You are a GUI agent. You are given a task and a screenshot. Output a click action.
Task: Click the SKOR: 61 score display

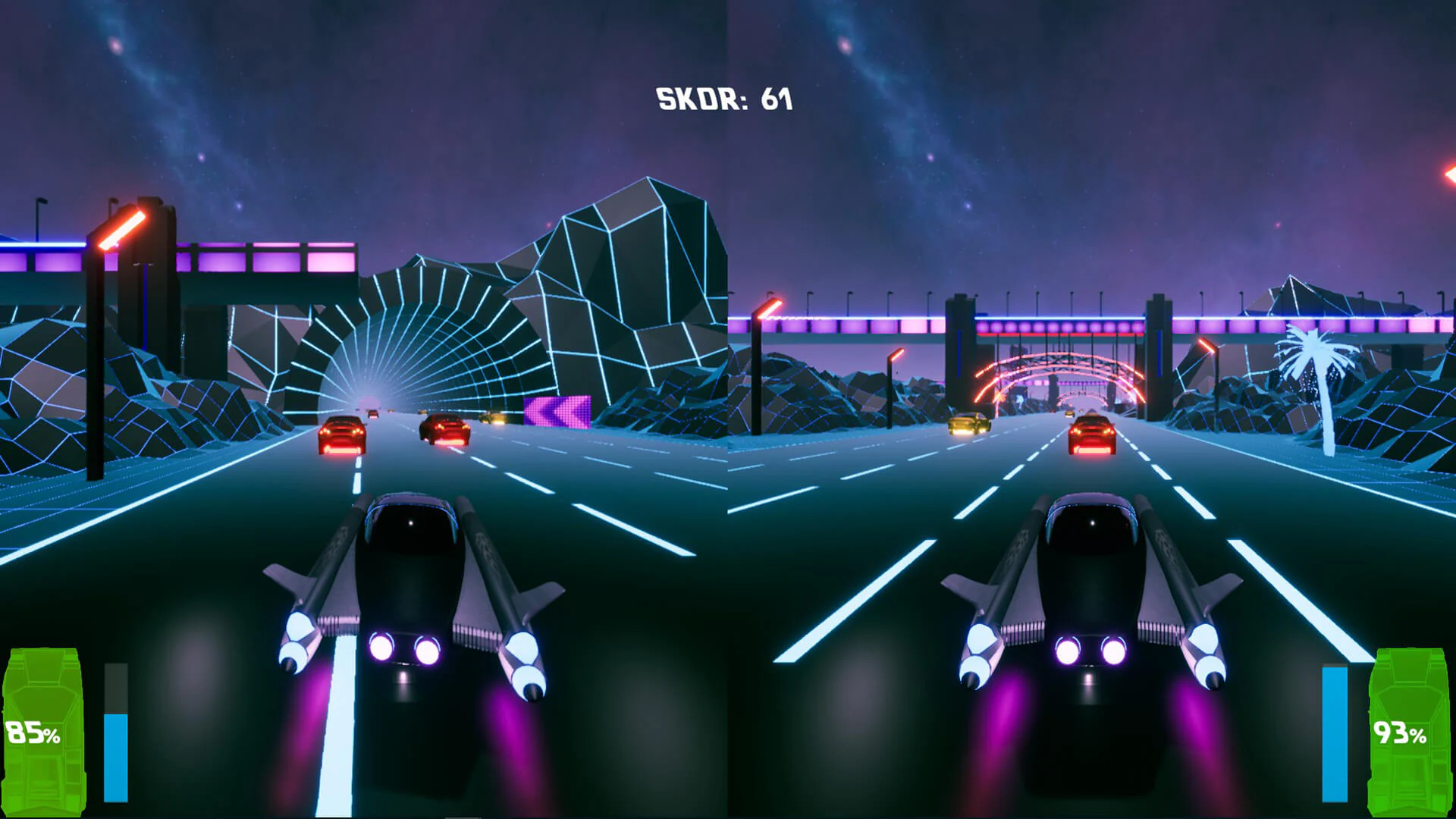723,97
